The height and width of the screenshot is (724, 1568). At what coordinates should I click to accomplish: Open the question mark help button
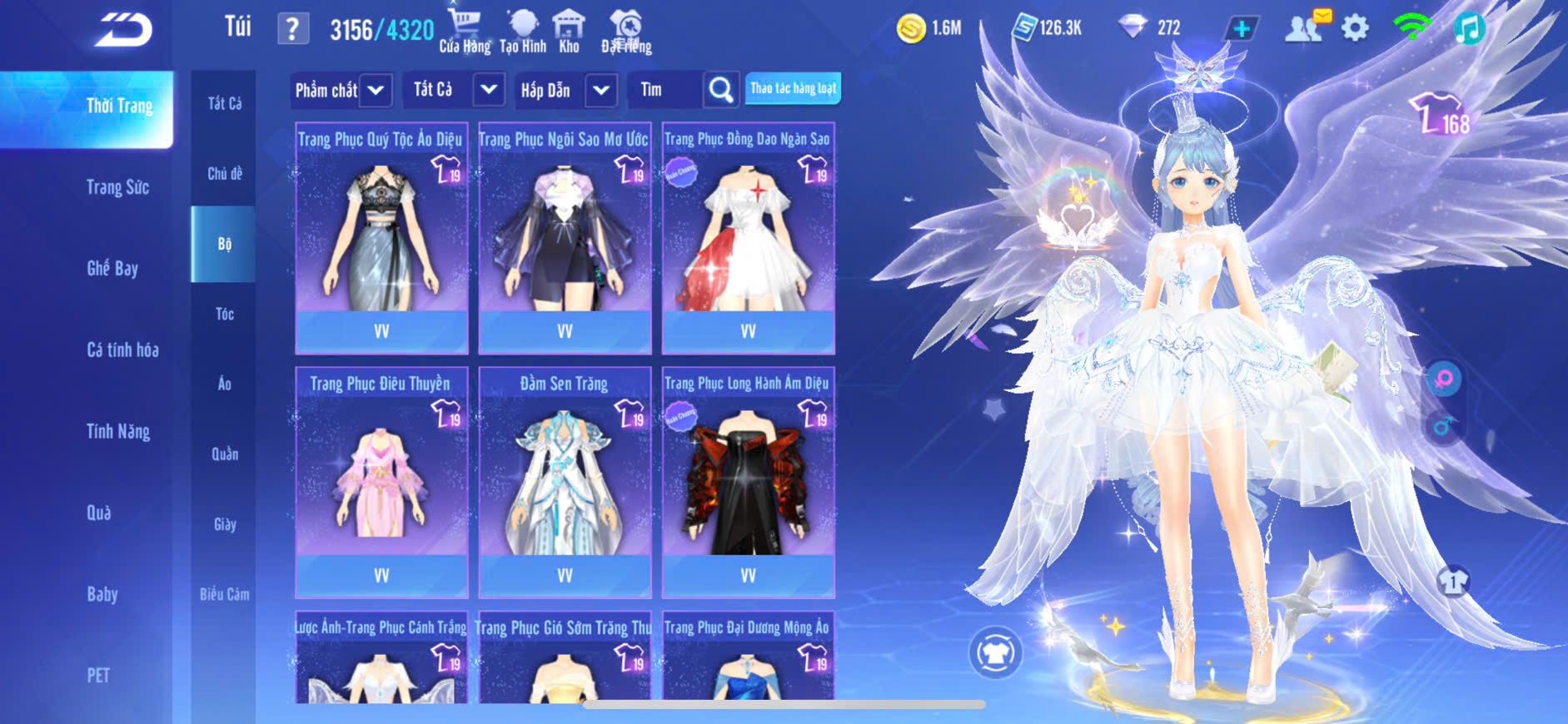(x=292, y=30)
